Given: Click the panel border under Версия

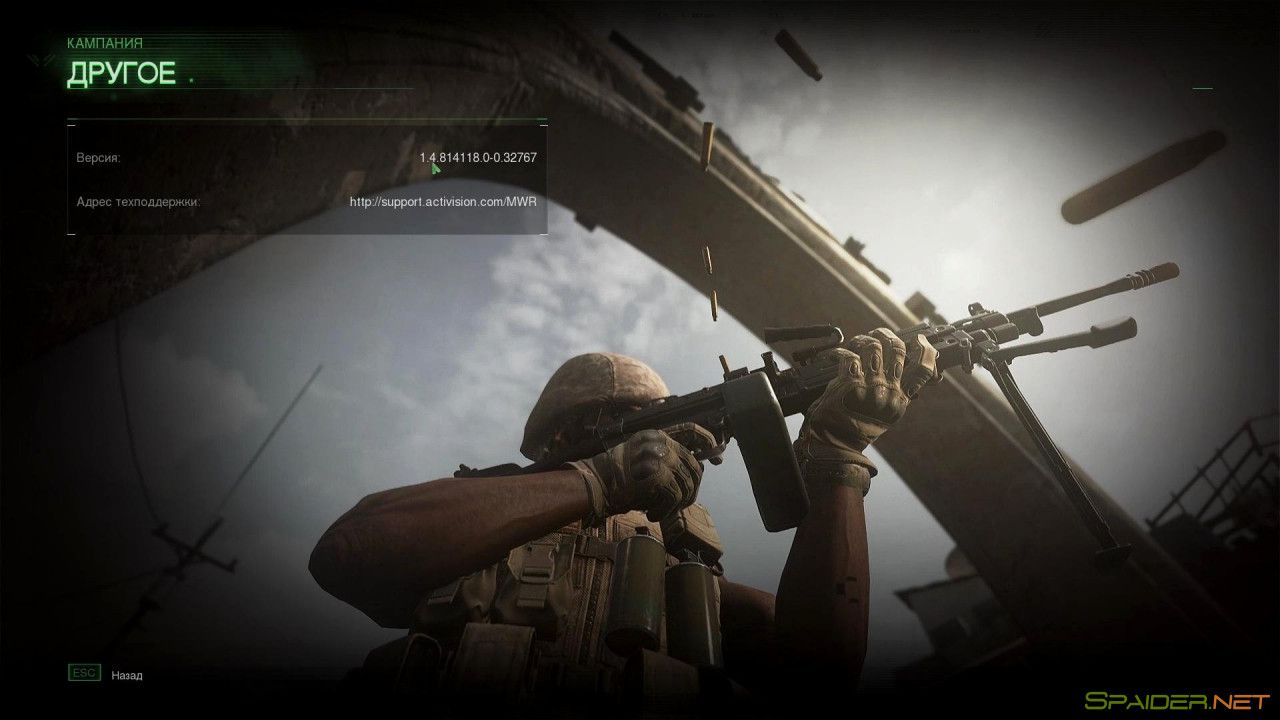Looking at the screenshot, I should coord(300,233).
